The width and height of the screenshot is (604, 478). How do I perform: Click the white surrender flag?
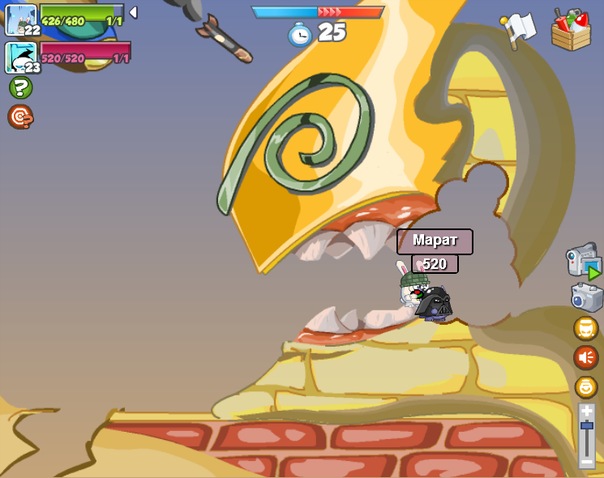point(520,28)
